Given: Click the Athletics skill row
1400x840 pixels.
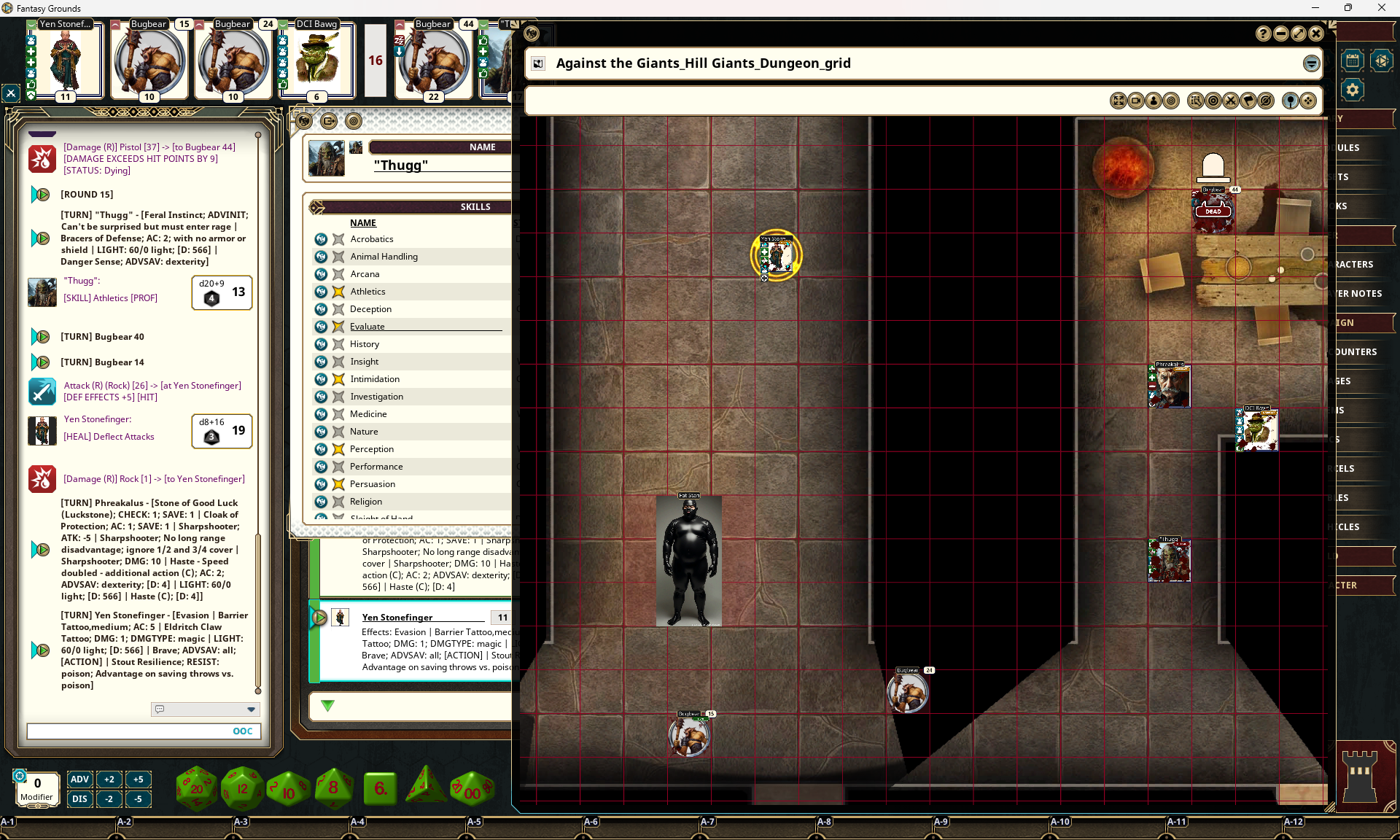Looking at the screenshot, I should point(367,292).
